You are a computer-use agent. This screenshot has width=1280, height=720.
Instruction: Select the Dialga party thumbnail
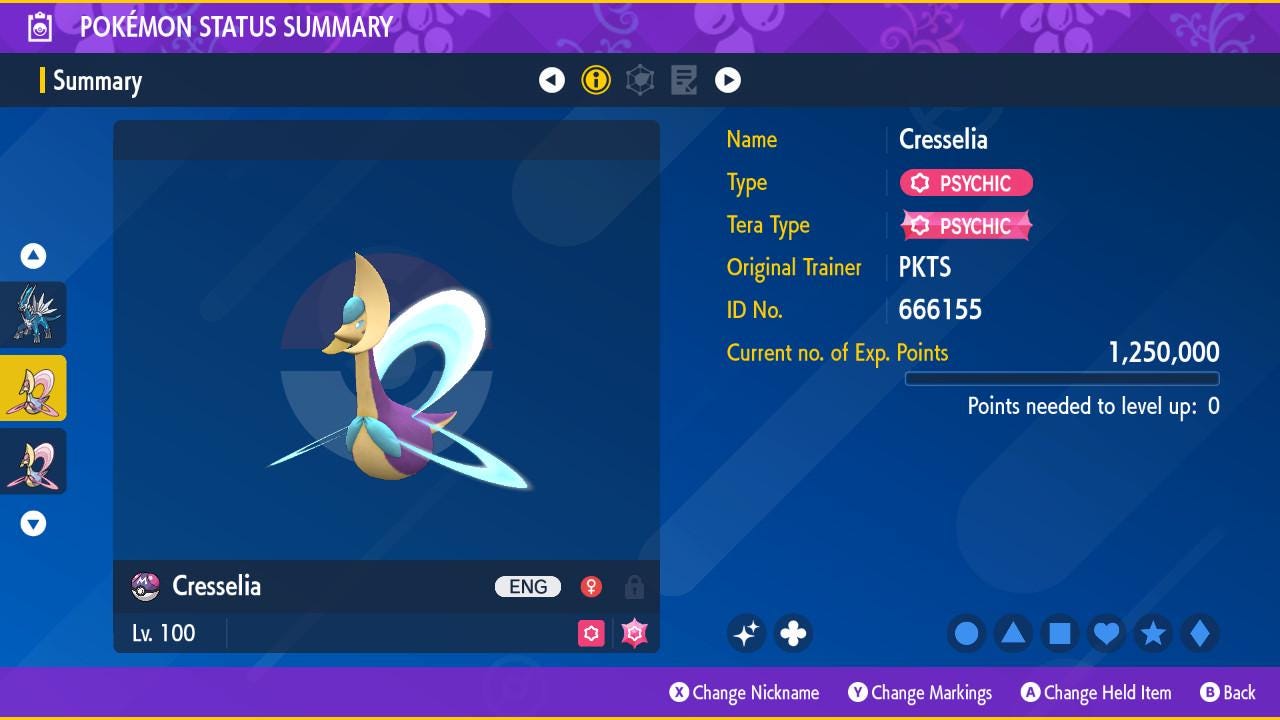click(34, 314)
